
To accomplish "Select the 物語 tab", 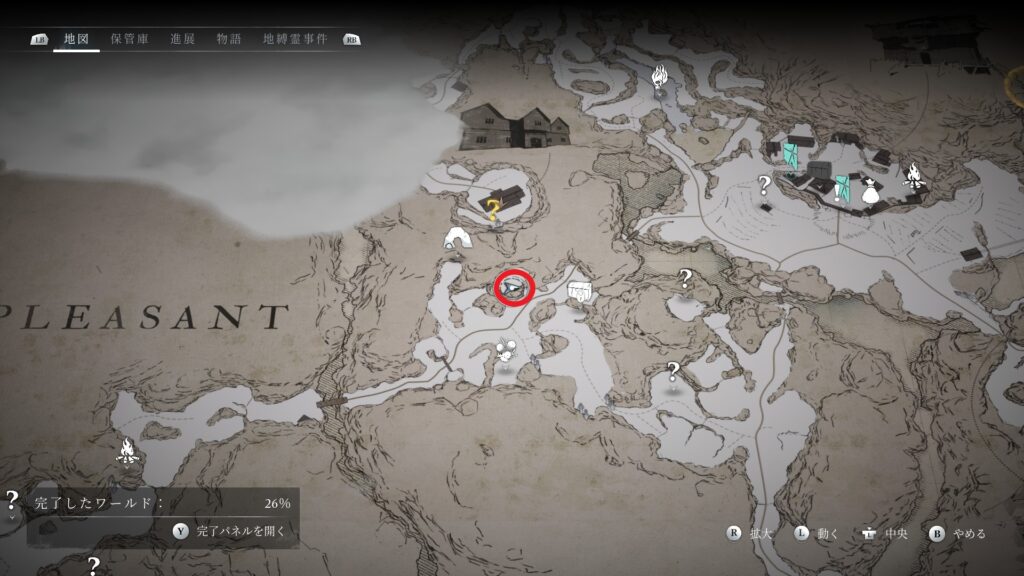I will (229, 39).
